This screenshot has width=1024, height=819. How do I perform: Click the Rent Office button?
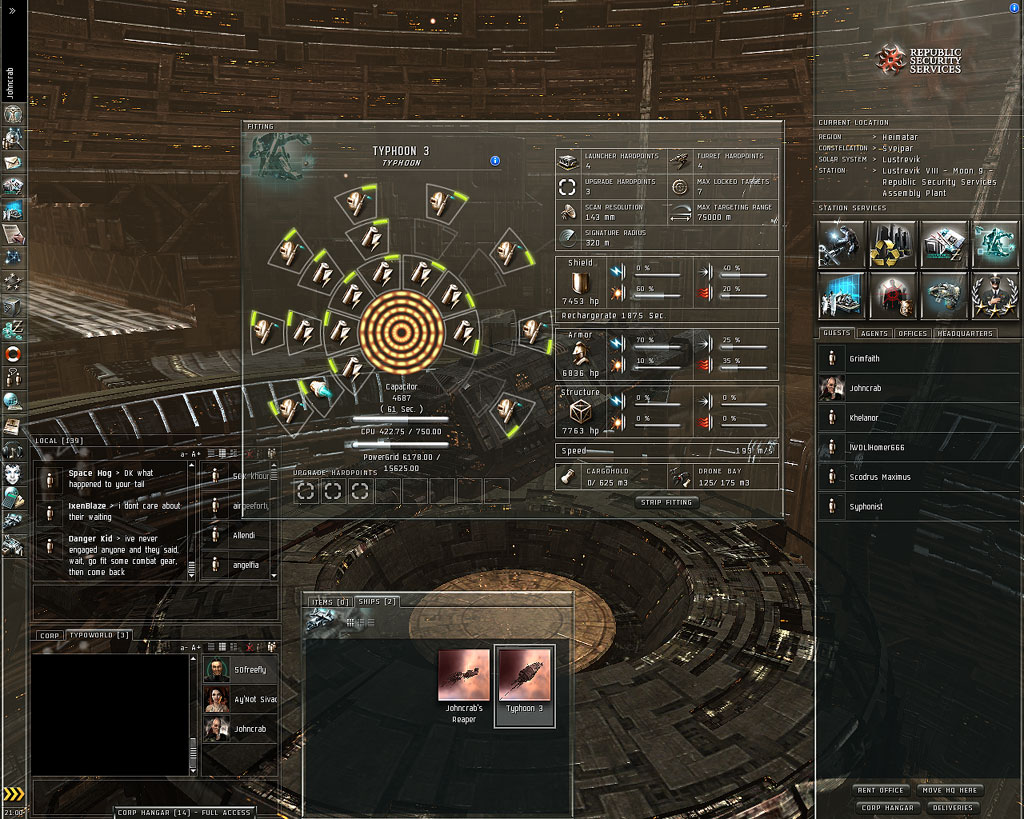point(880,790)
